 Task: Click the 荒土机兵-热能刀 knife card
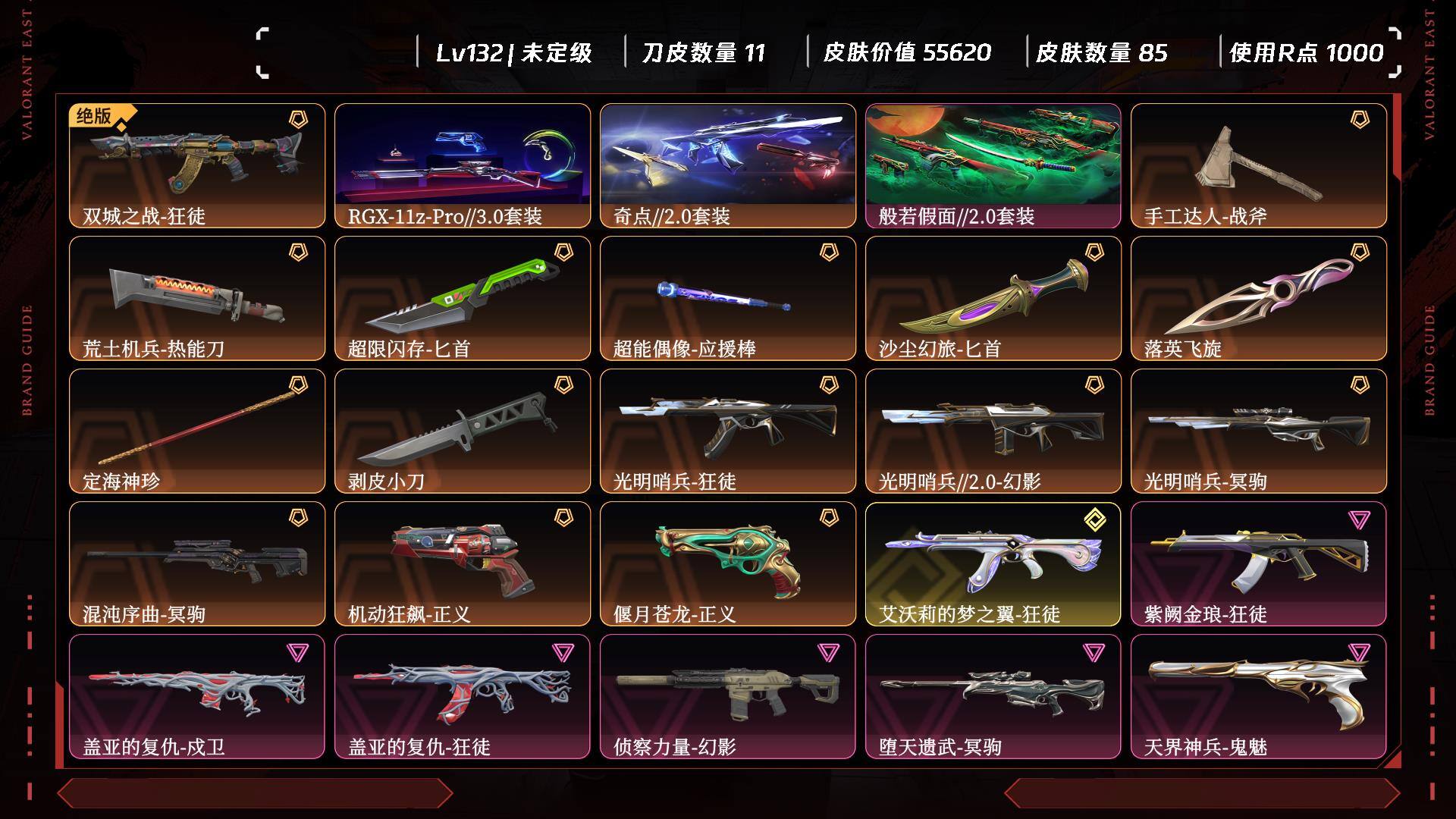point(197,298)
